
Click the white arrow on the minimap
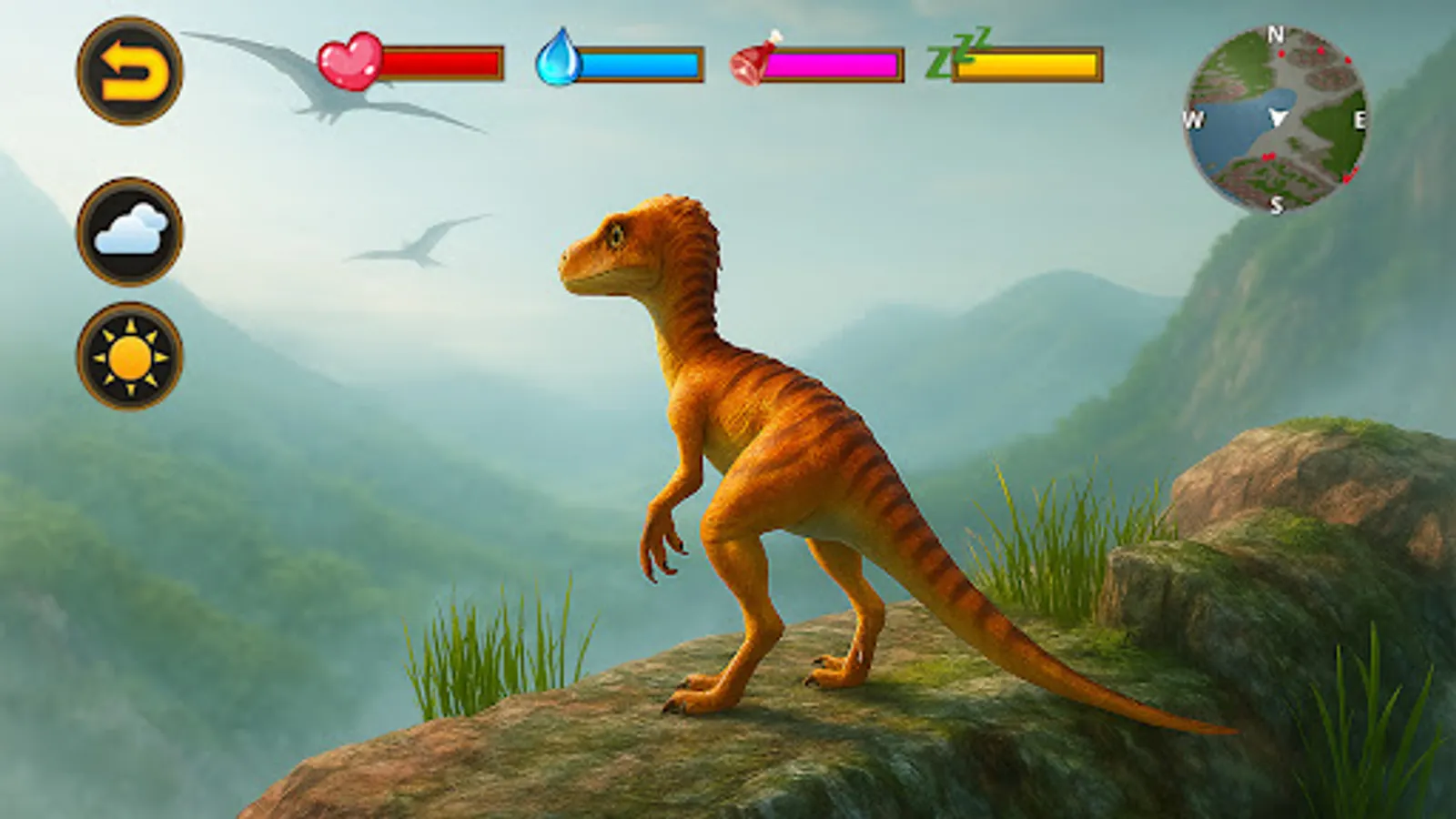[x=1279, y=116]
